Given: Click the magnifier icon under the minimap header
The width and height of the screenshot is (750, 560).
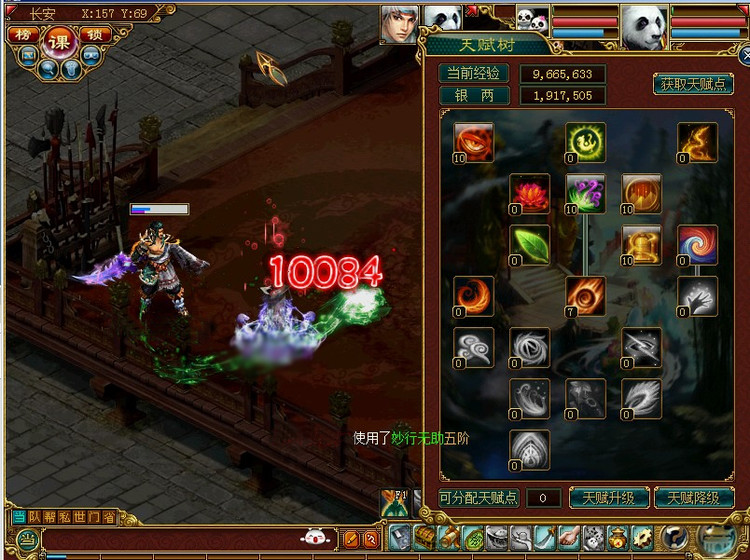Looking at the screenshot, I should [48, 69].
